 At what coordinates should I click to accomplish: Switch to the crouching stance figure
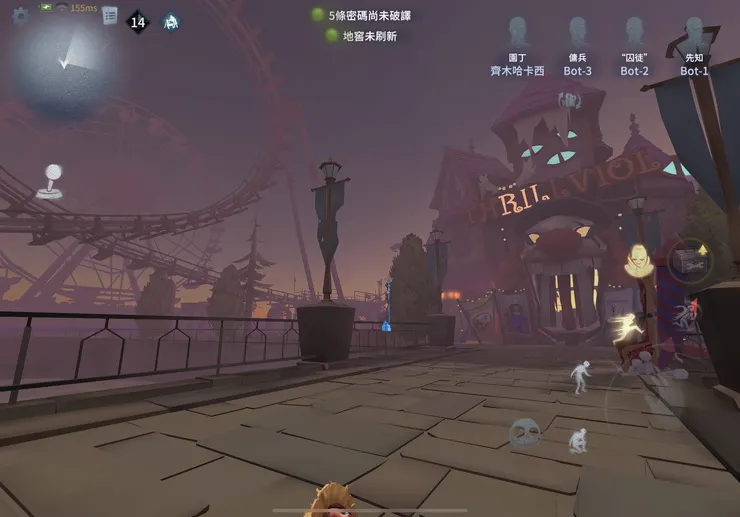(x=578, y=440)
